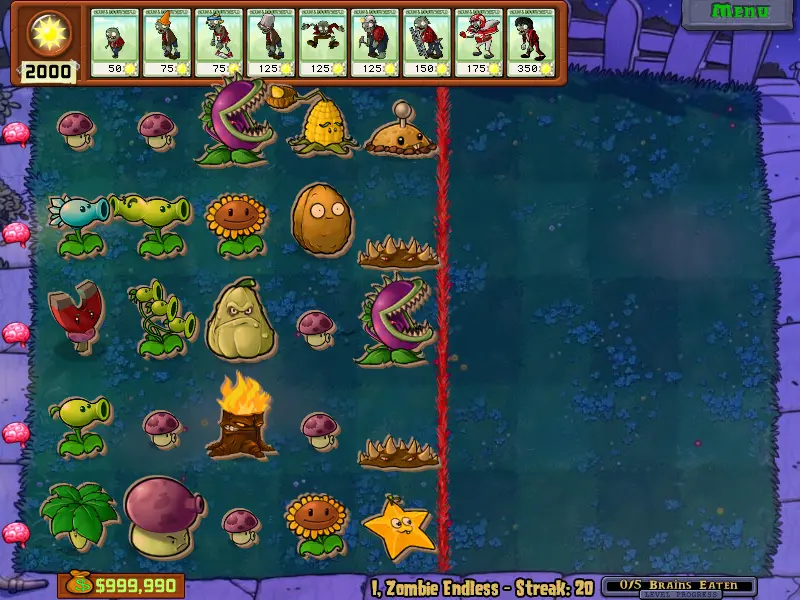Pick the Ladder zombie seed packet
The image size is (800, 600).
(x=427, y=42)
